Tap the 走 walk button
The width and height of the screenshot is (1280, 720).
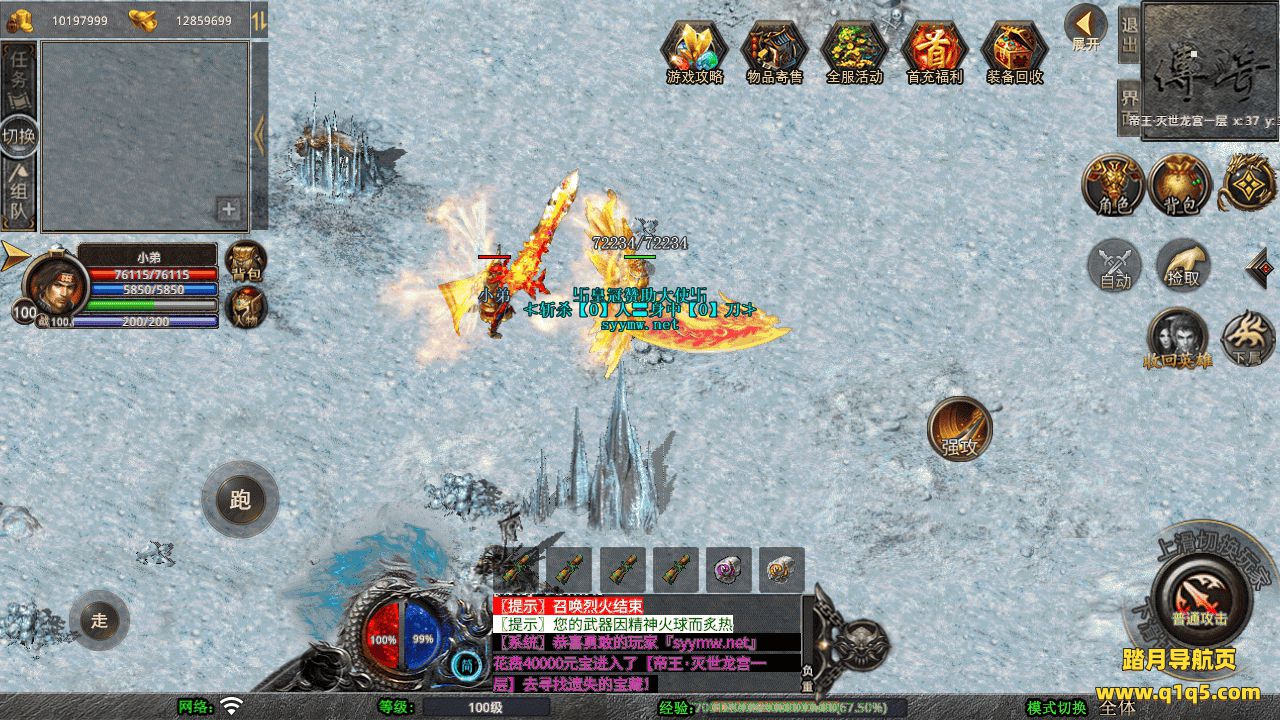pos(99,620)
